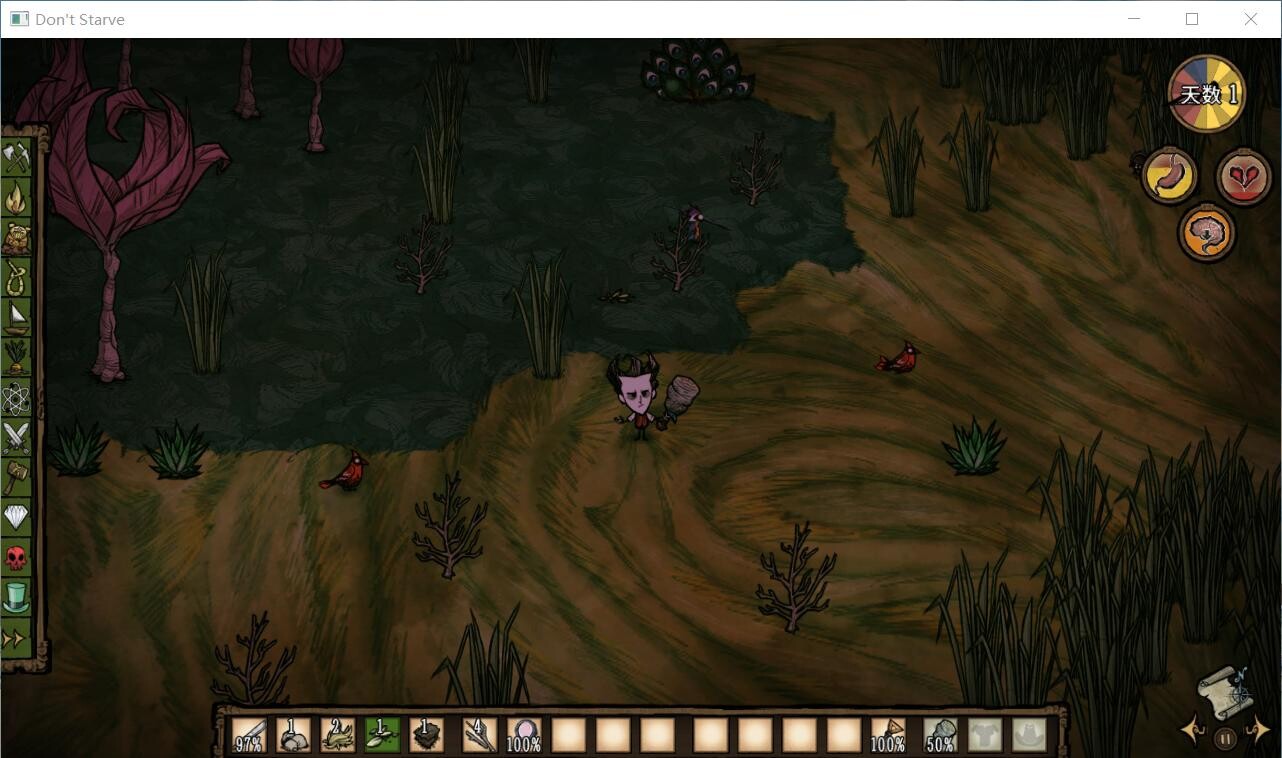The image size is (1282, 758).
Task: Open the Refine diamond crafting tab
Action: tap(17, 517)
